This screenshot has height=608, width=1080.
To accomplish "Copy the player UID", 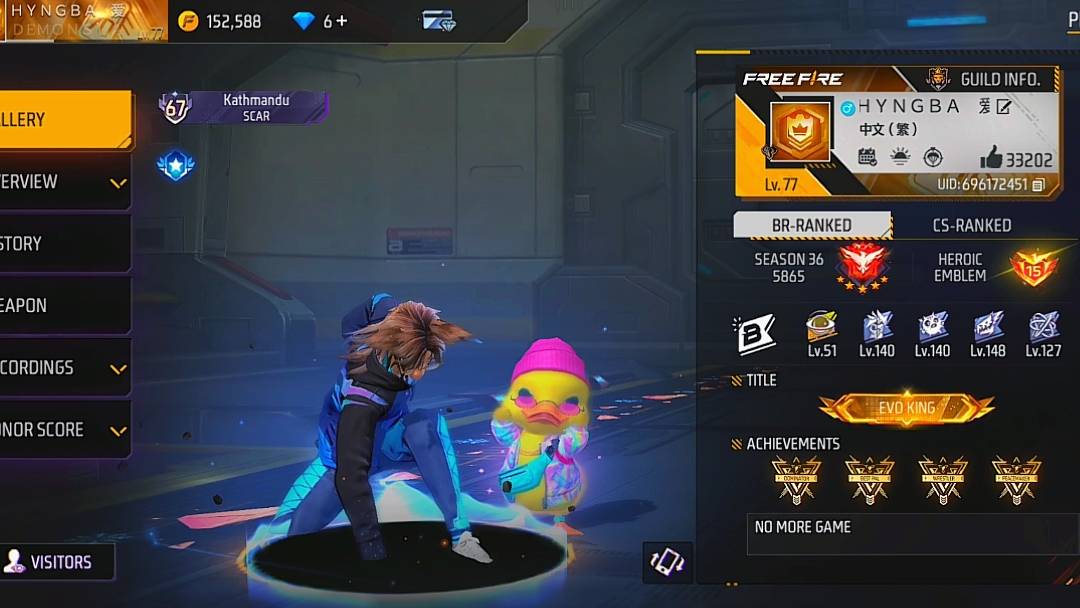I will coord(1038,185).
